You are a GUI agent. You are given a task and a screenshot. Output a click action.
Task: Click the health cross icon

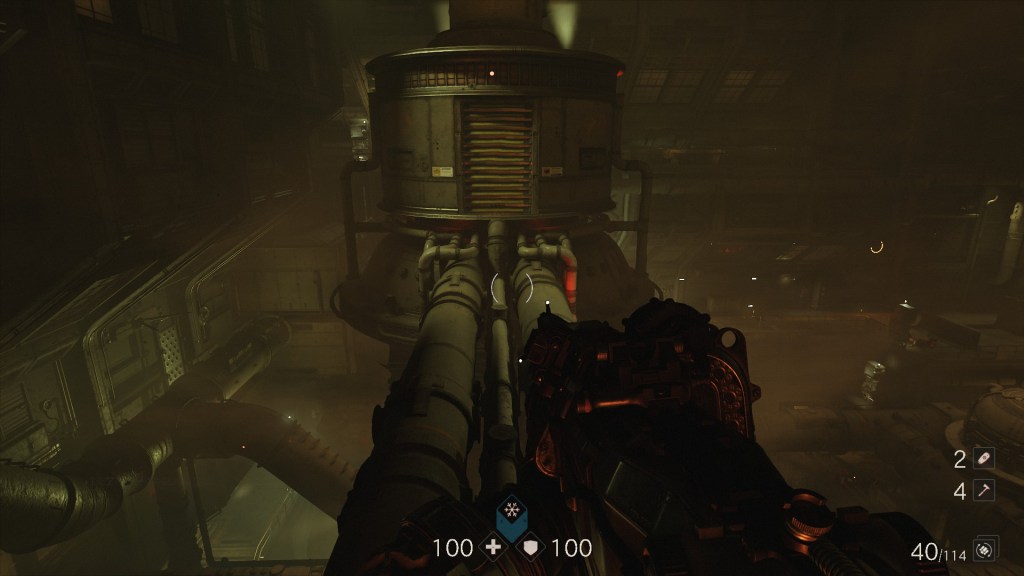491,547
